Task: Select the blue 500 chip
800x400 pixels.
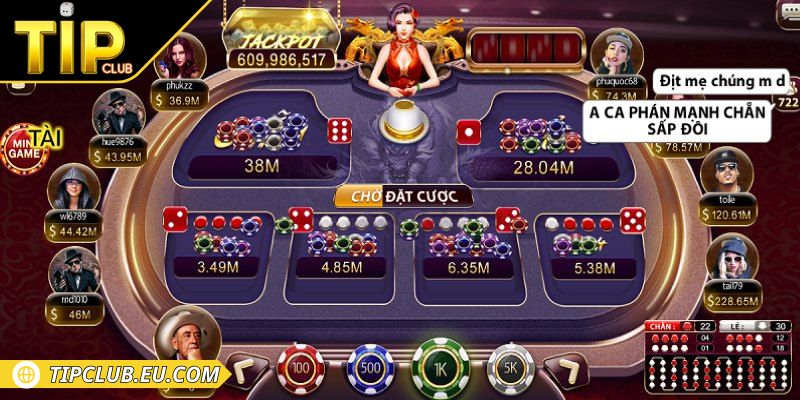Action: (x=367, y=368)
